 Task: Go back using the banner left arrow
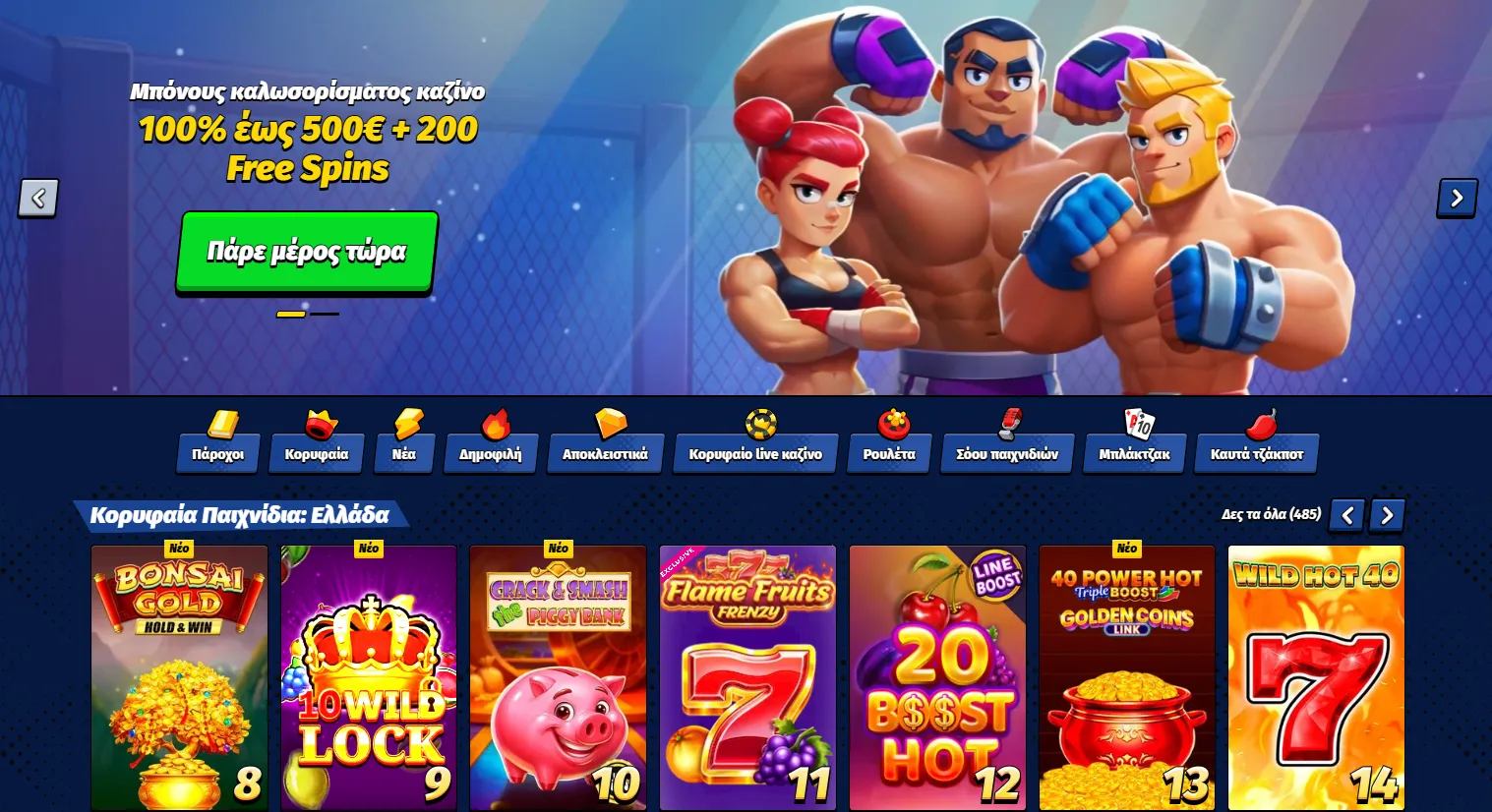click(37, 198)
